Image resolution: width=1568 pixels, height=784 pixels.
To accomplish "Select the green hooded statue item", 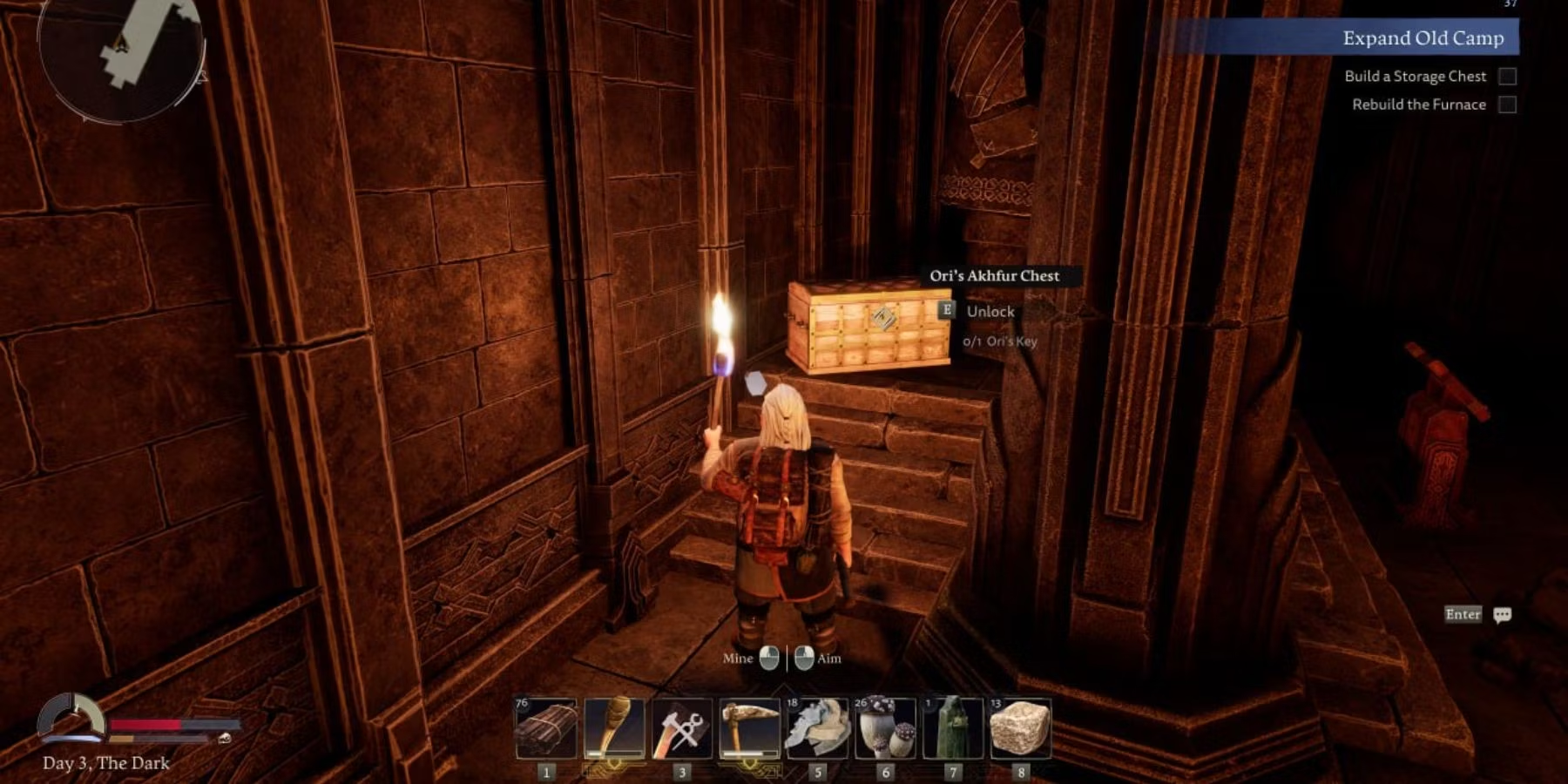I will click(x=953, y=728).
